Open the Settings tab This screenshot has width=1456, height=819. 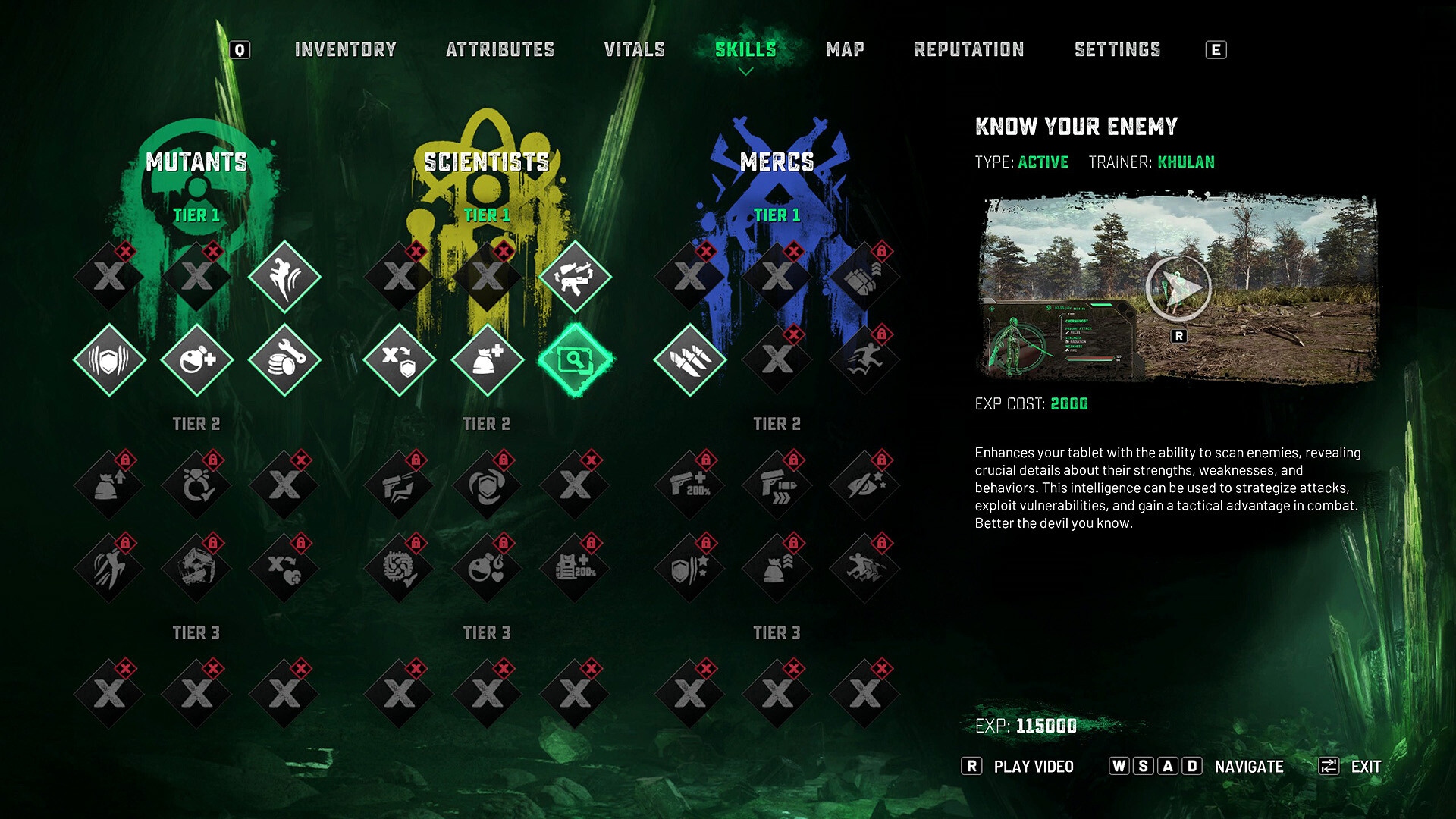click(1117, 50)
